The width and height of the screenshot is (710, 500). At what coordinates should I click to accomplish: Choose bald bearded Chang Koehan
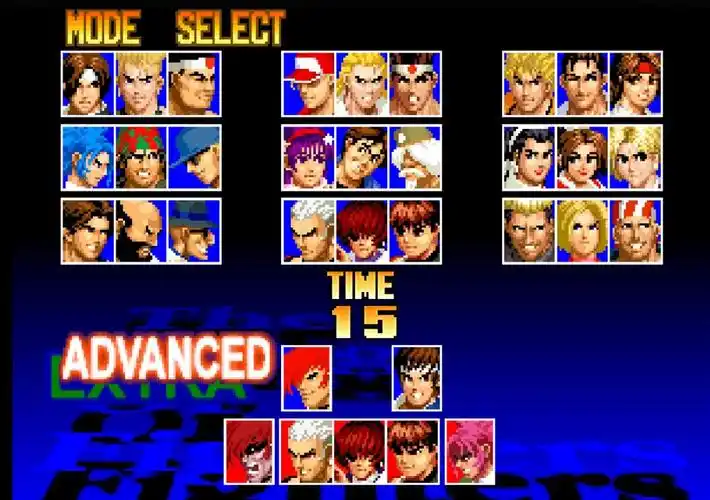tap(141, 231)
